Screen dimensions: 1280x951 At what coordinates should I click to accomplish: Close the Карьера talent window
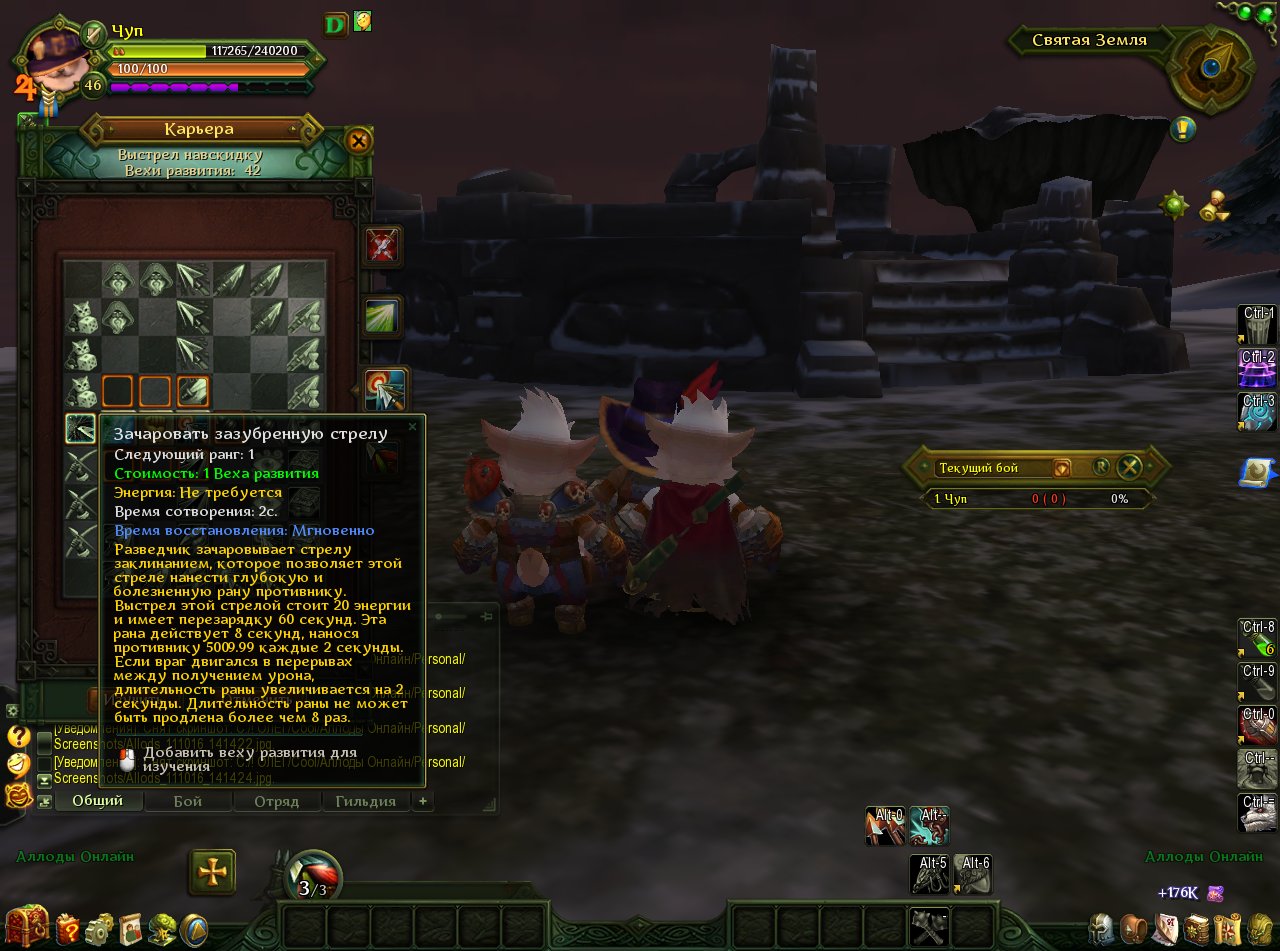pyautogui.click(x=358, y=141)
